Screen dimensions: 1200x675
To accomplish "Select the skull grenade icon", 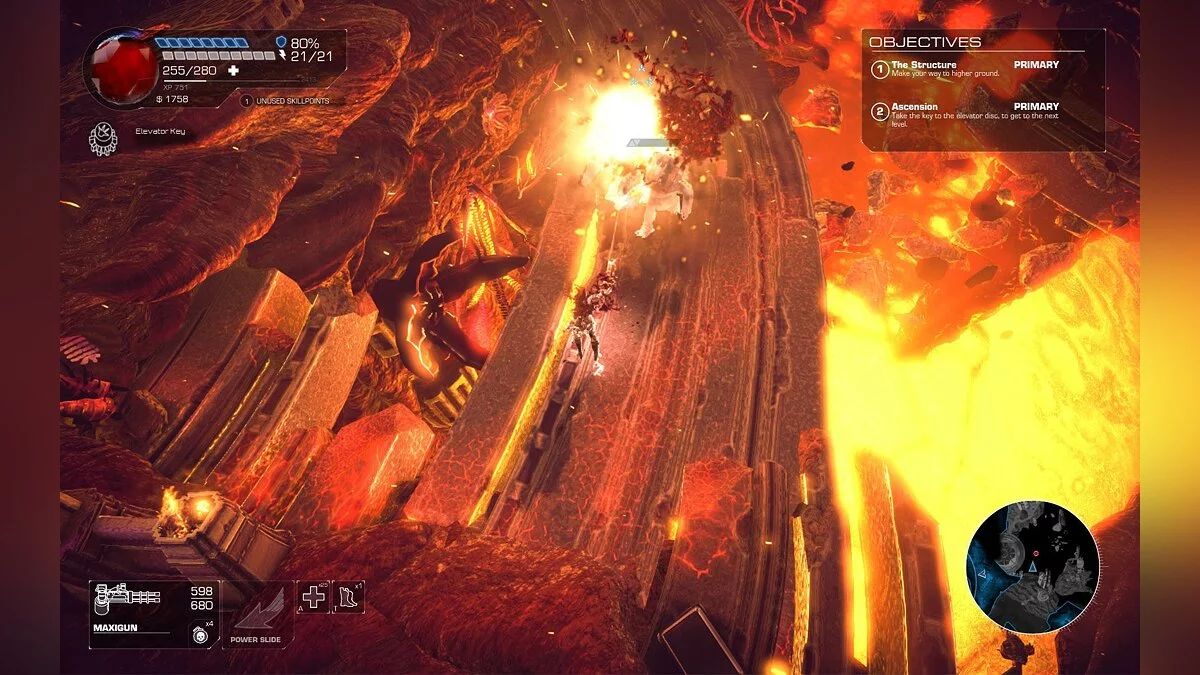I will click(198, 633).
